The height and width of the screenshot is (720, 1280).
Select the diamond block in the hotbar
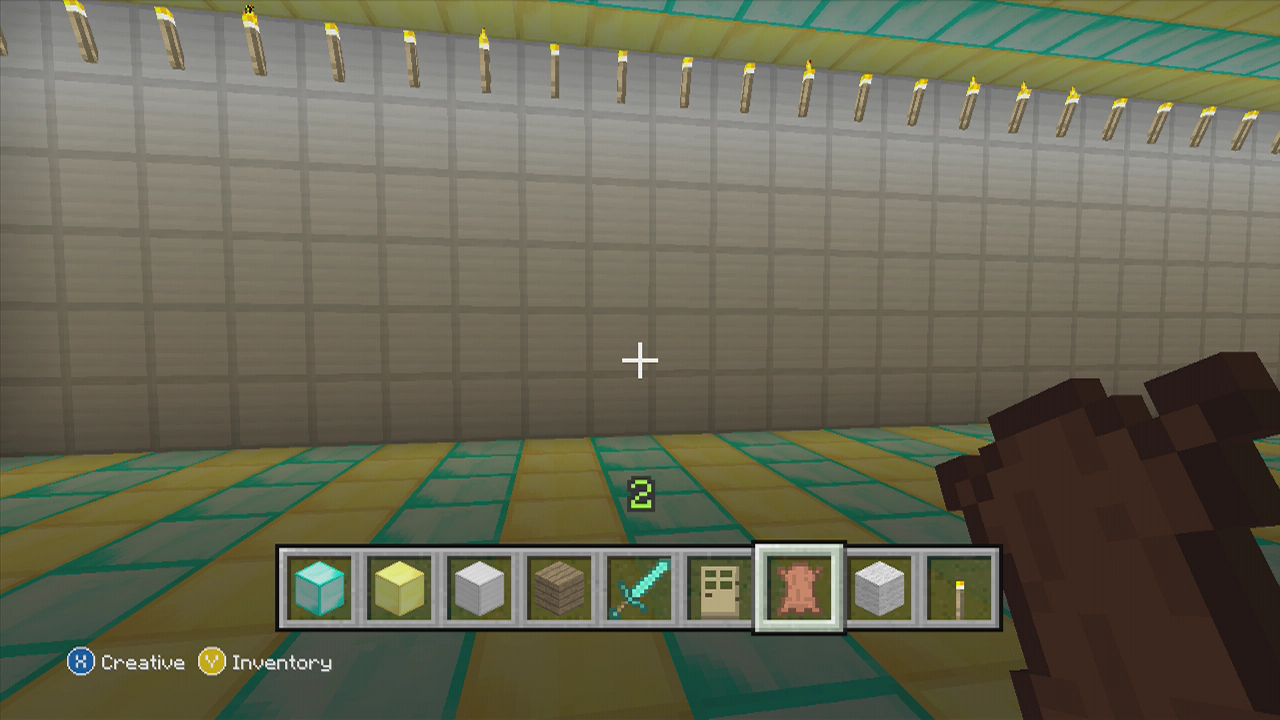pos(319,588)
